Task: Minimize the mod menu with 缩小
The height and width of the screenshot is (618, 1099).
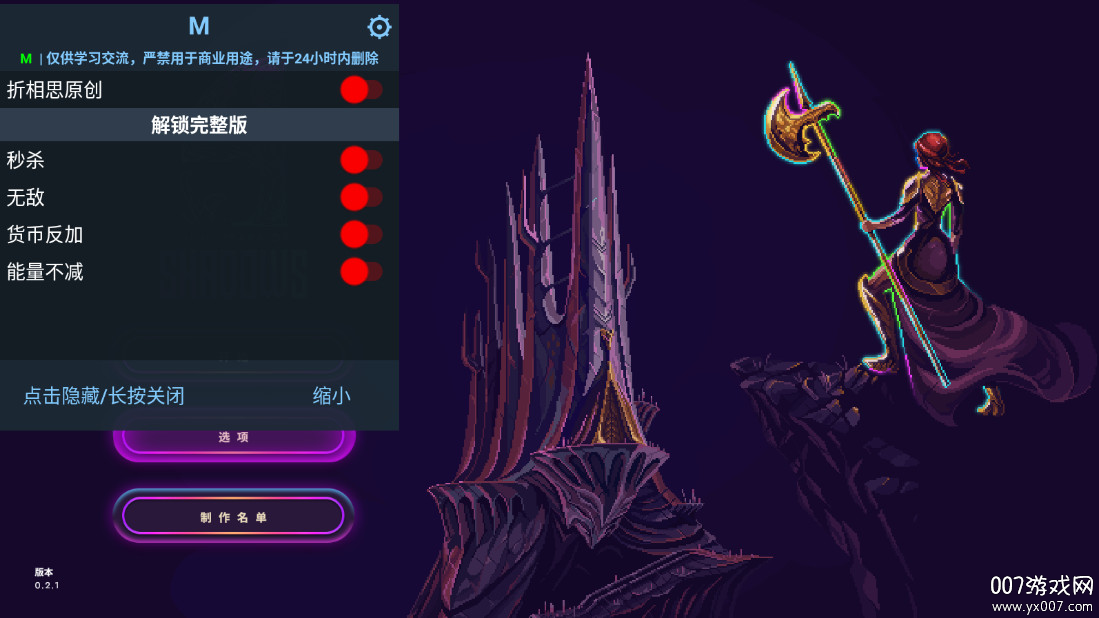Action: (331, 396)
